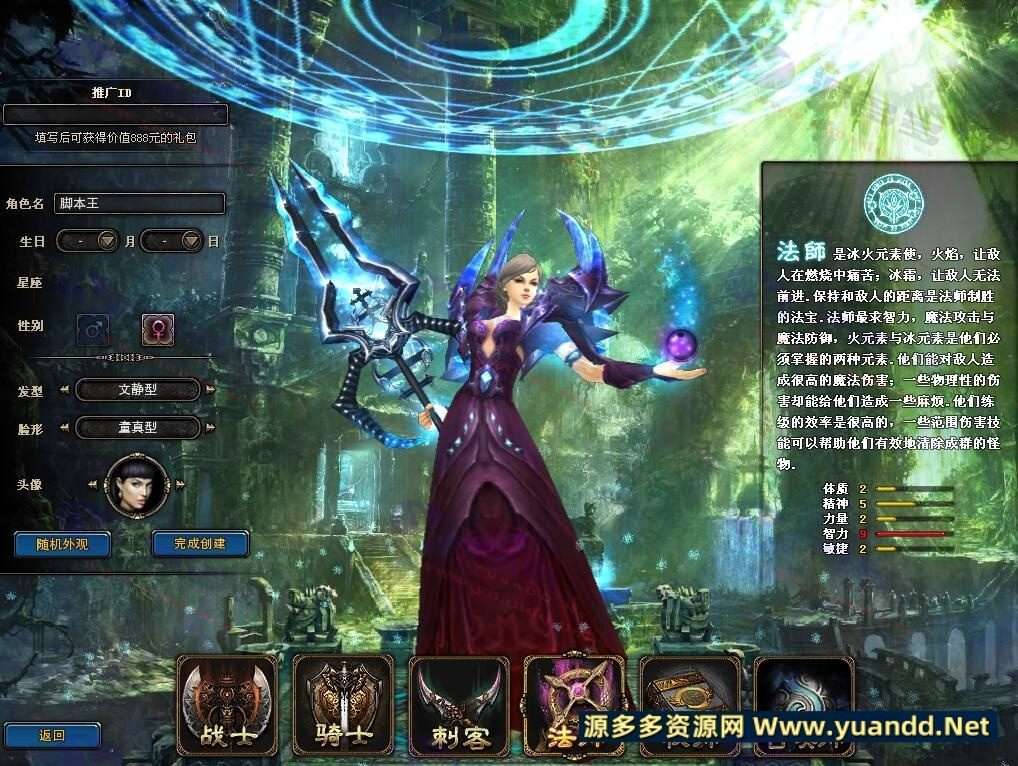This screenshot has height=766, width=1018.
Task: Switch to the next 发型 hairstyle
Action: pyautogui.click(x=211, y=390)
